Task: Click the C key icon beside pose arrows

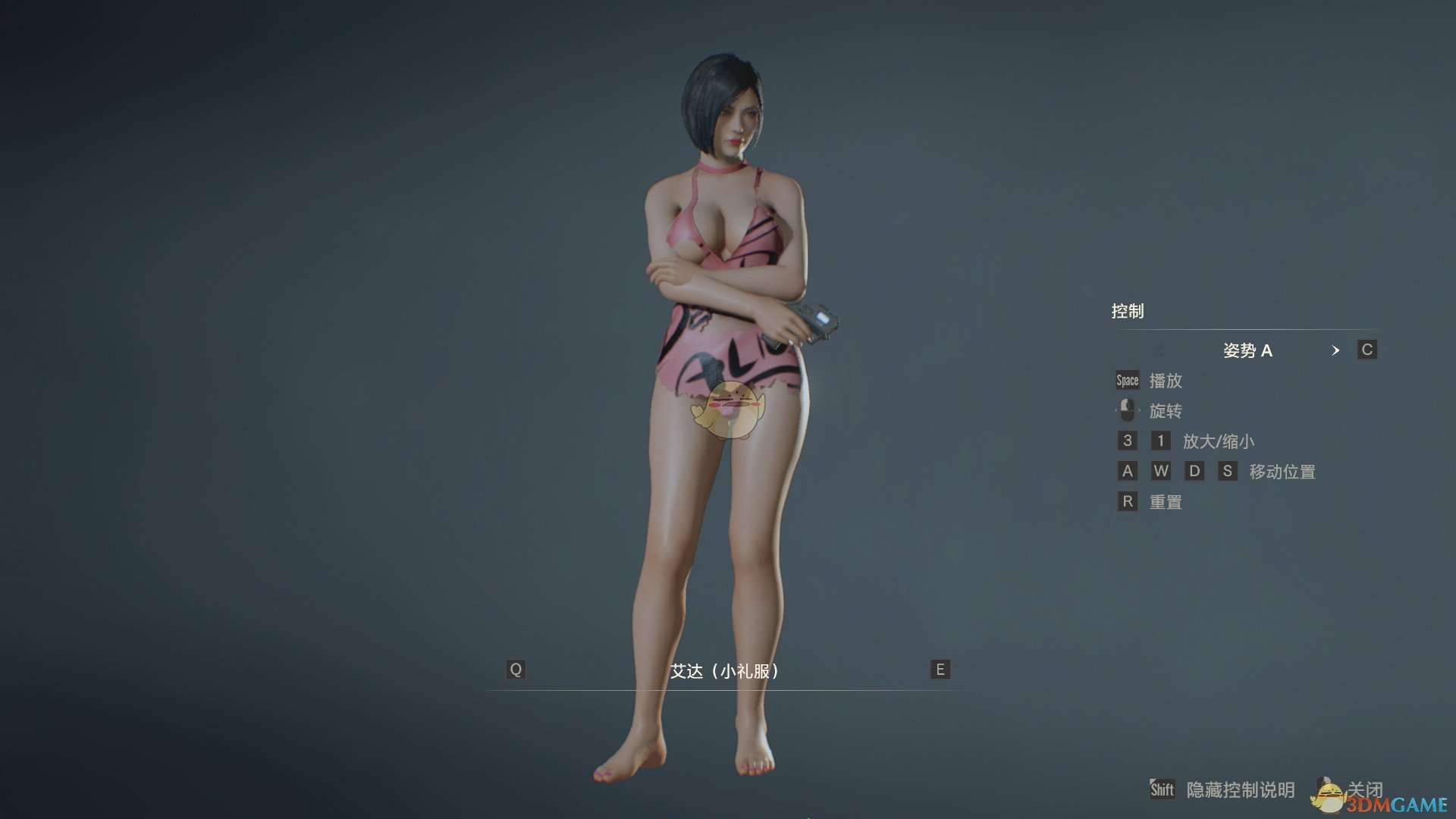Action: (x=1366, y=350)
